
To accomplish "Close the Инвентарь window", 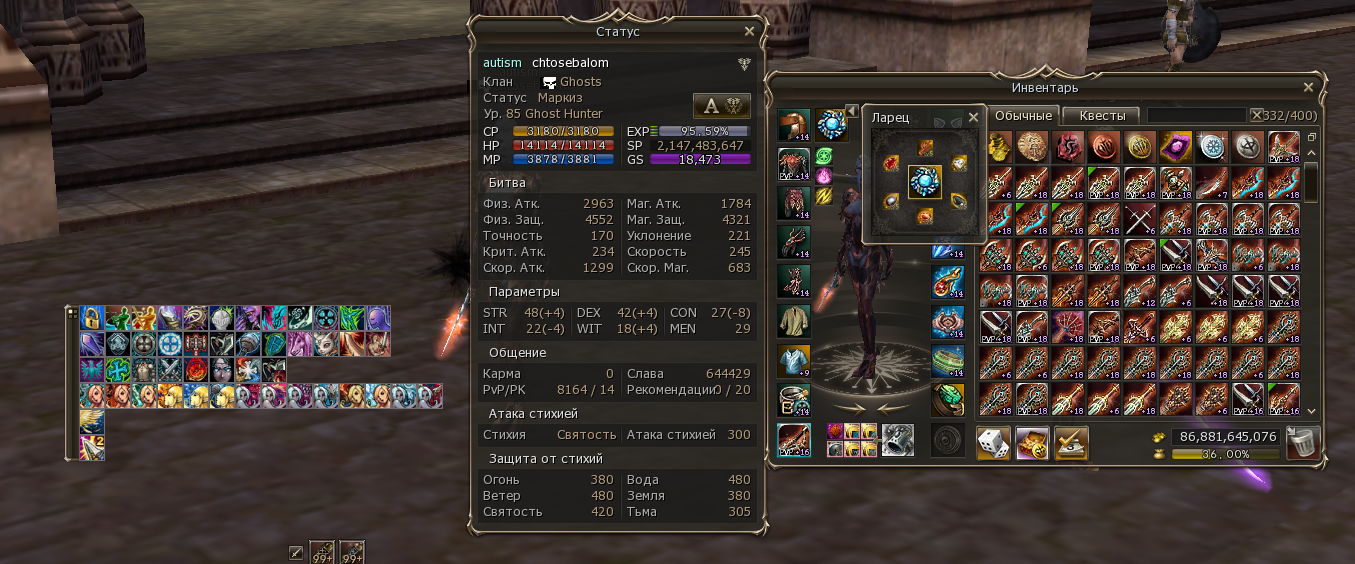I will [x=1308, y=87].
